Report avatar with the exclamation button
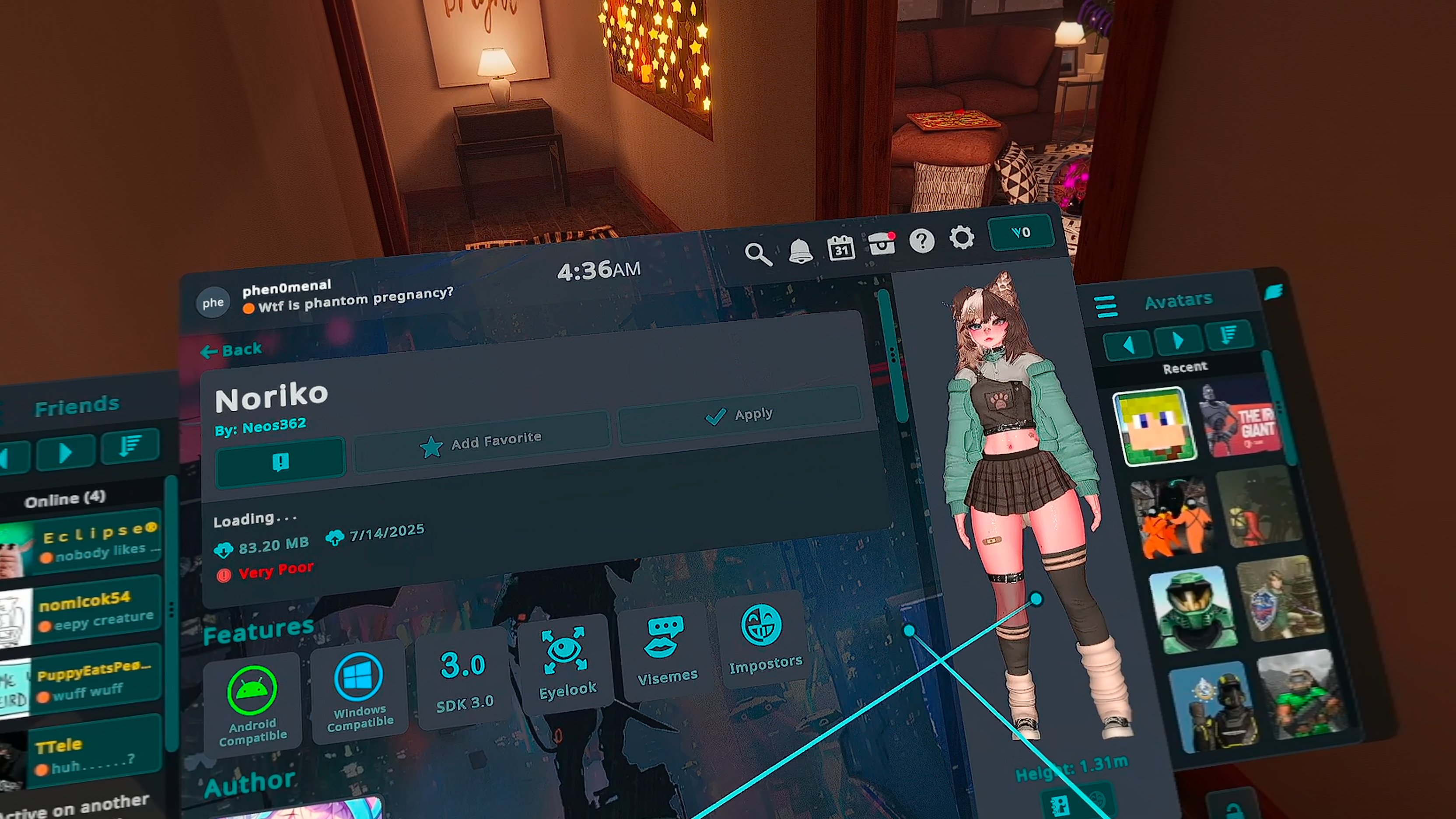Image resolution: width=1456 pixels, height=819 pixels. 280,462
